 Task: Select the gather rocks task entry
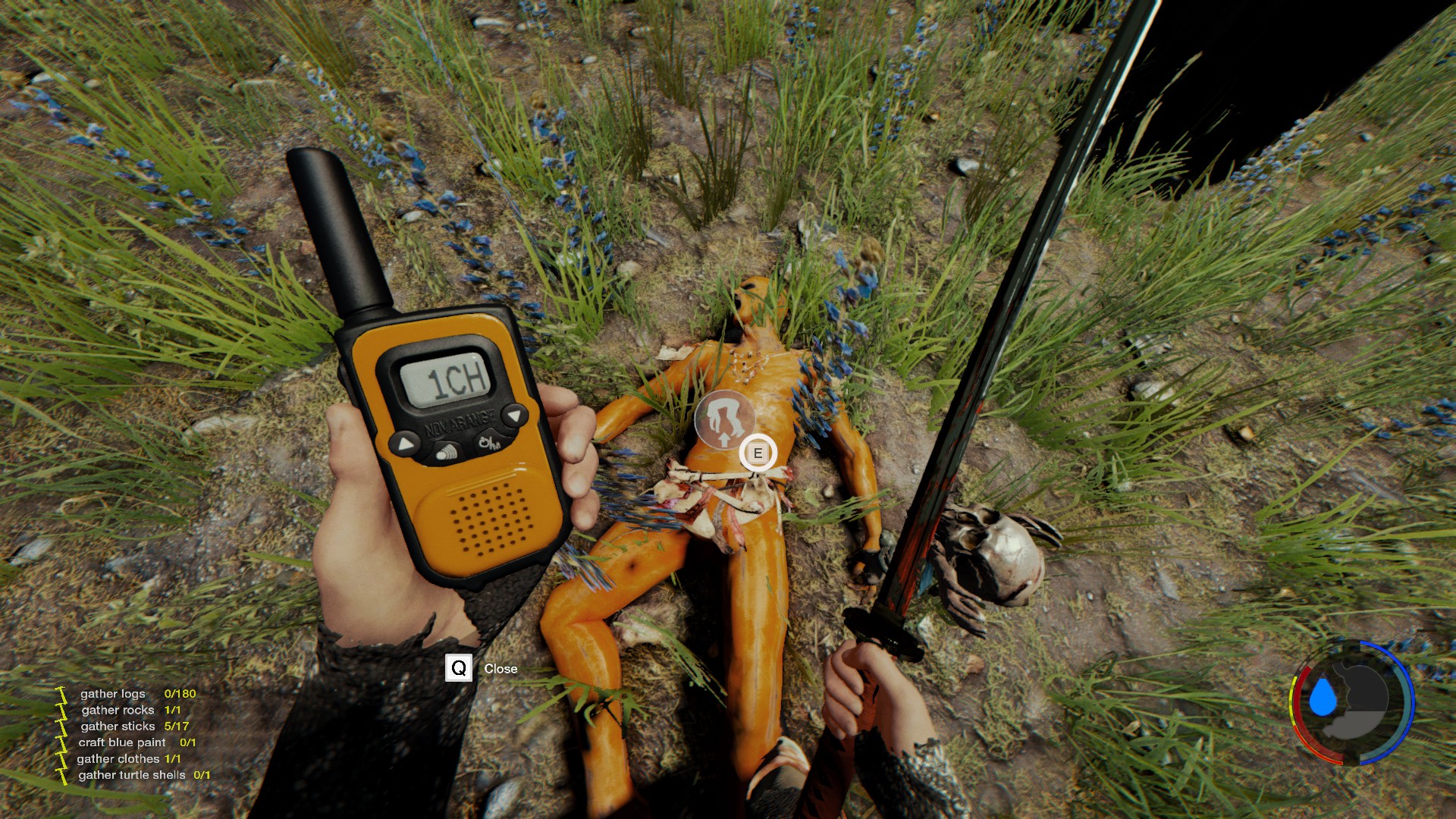130,711
